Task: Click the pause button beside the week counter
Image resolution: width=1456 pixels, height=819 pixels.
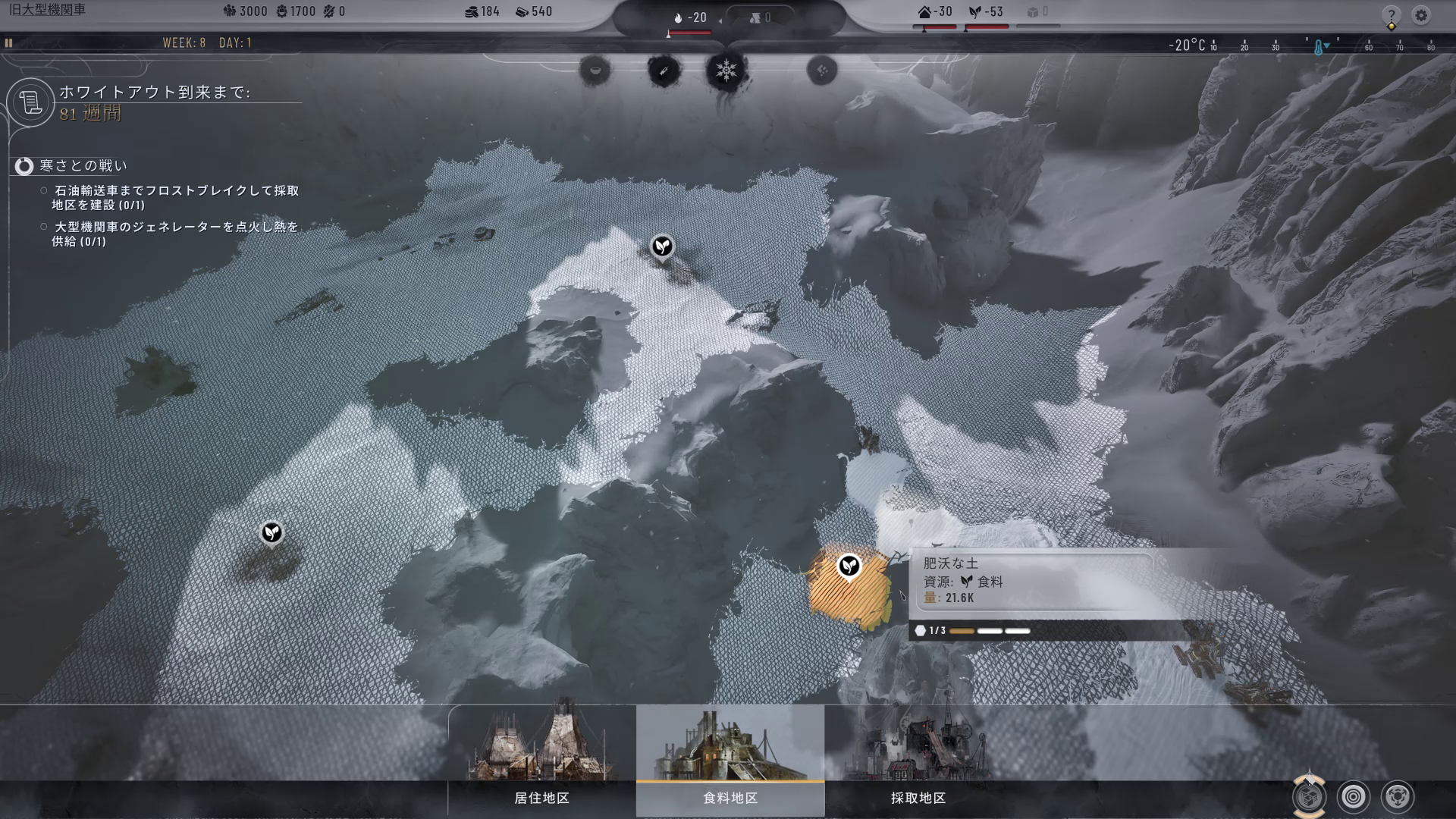Action: click(x=9, y=43)
